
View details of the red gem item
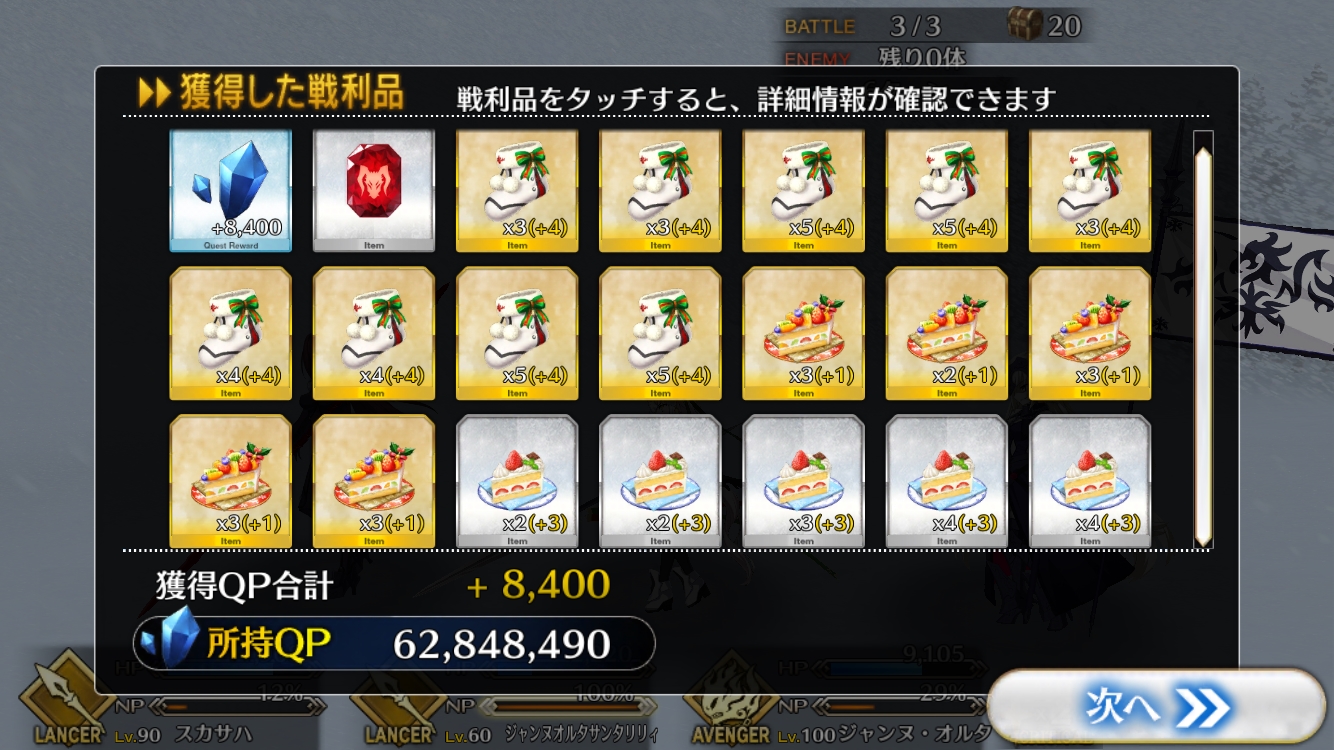(374, 190)
